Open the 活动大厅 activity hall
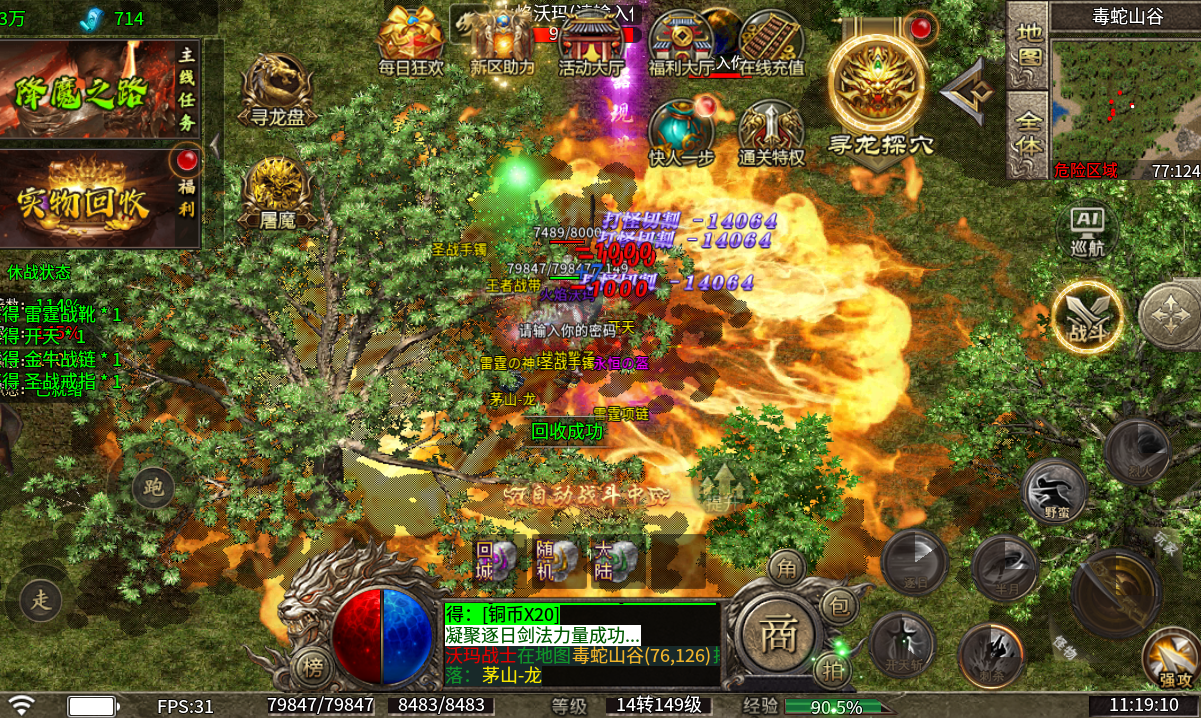The image size is (1201, 718). pos(590,40)
